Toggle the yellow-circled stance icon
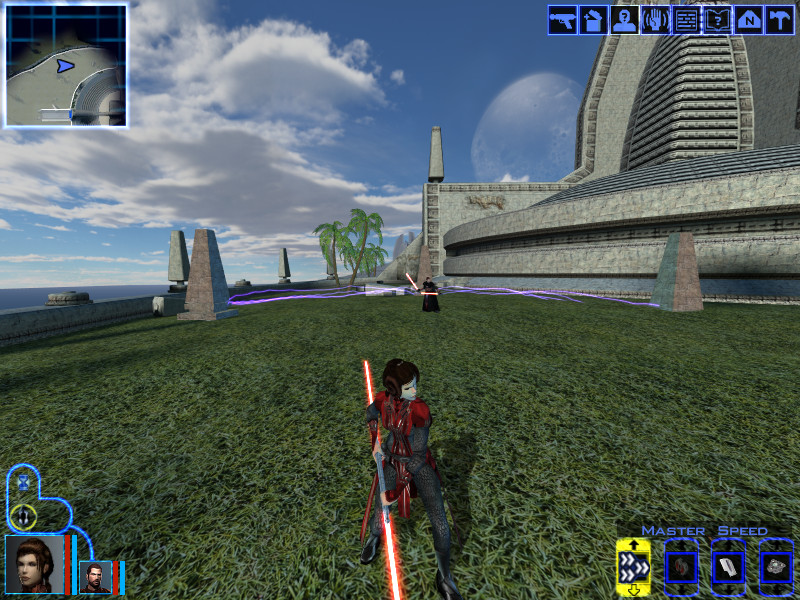Viewport: 800px width, 600px height. [x=23, y=517]
